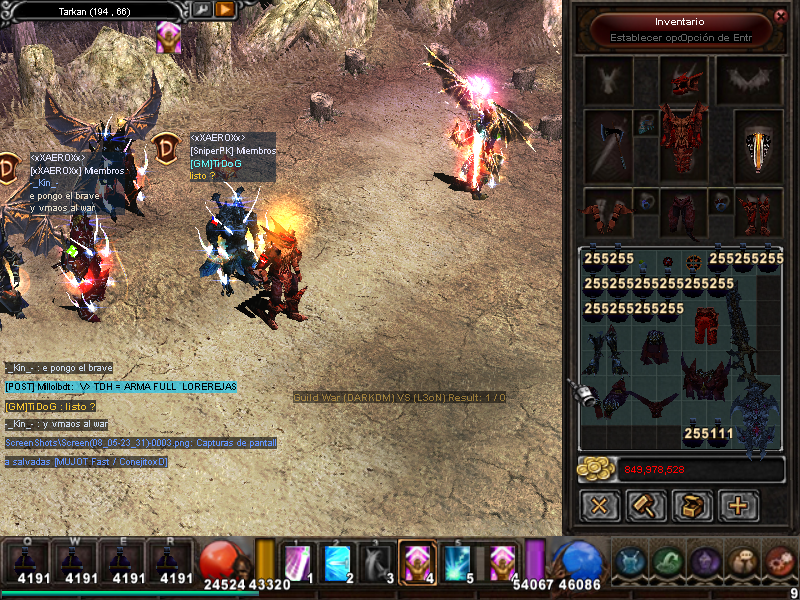Click the X button below the gold

pos(600,505)
